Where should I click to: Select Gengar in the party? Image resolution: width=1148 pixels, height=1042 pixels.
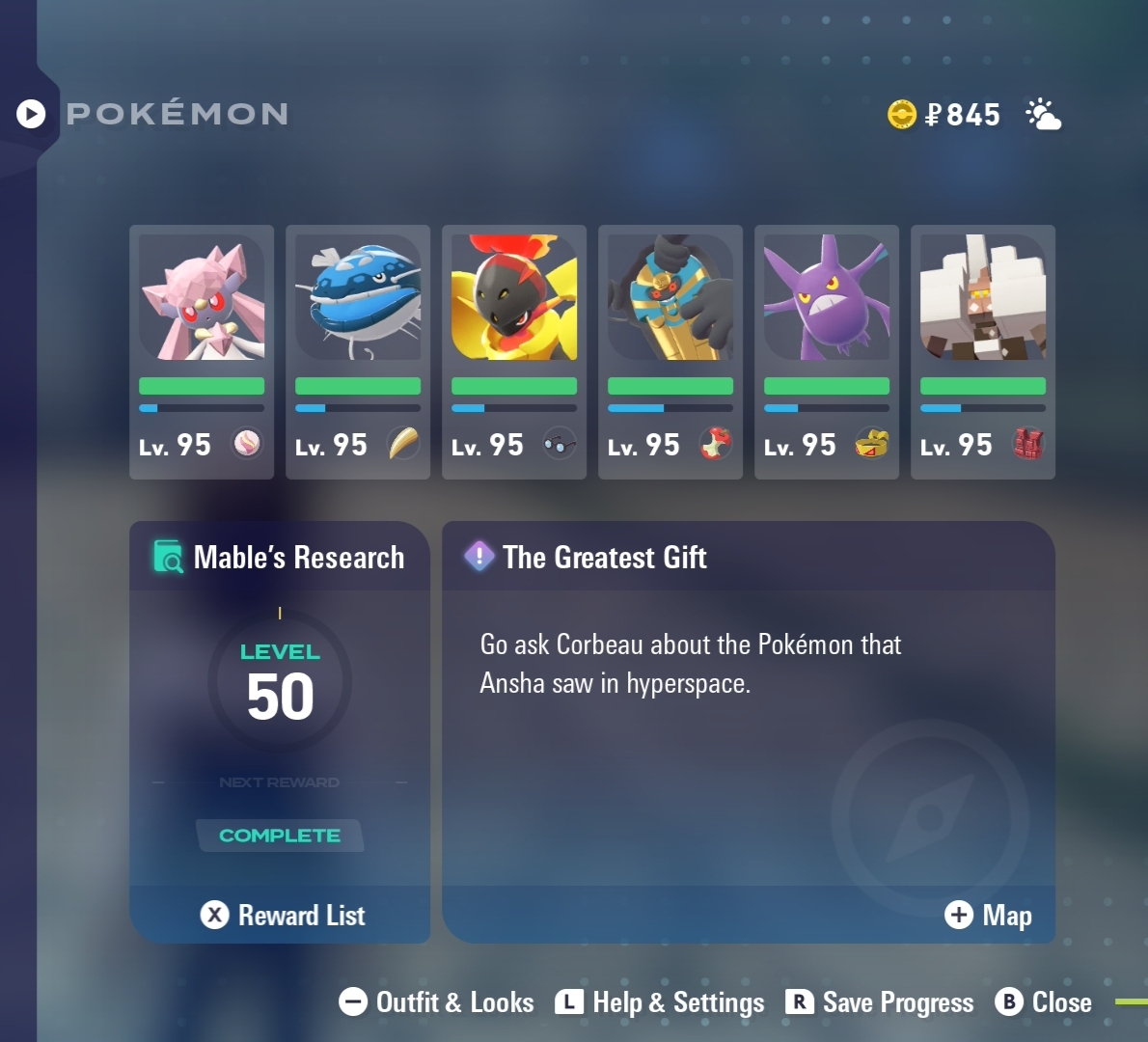(x=827, y=351)
